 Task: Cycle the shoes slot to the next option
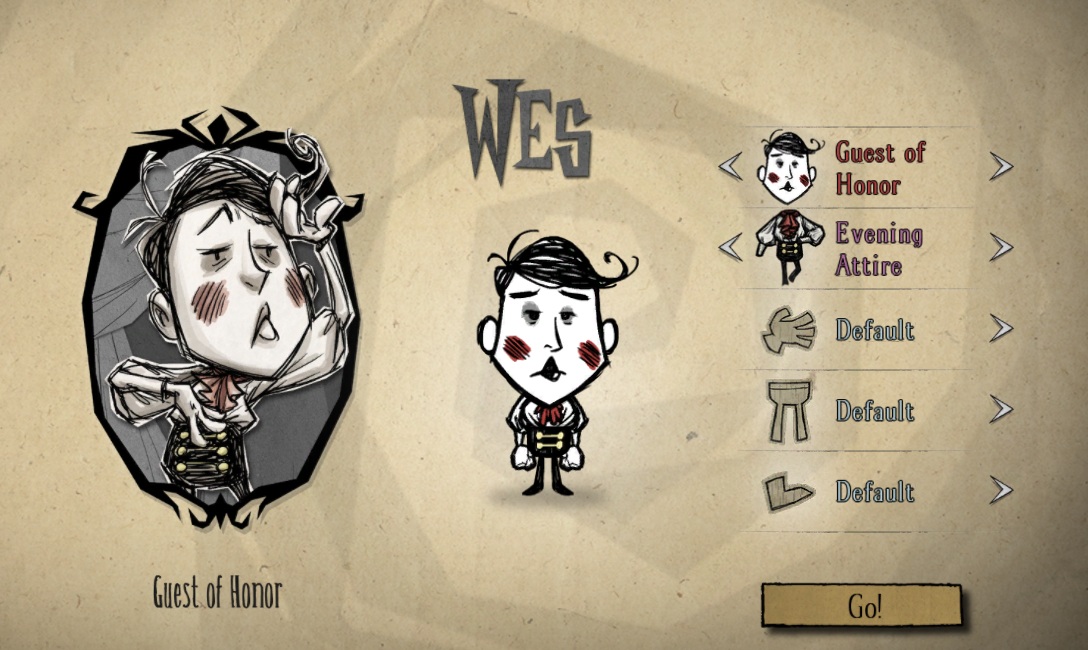click(x=1000, y=491)
